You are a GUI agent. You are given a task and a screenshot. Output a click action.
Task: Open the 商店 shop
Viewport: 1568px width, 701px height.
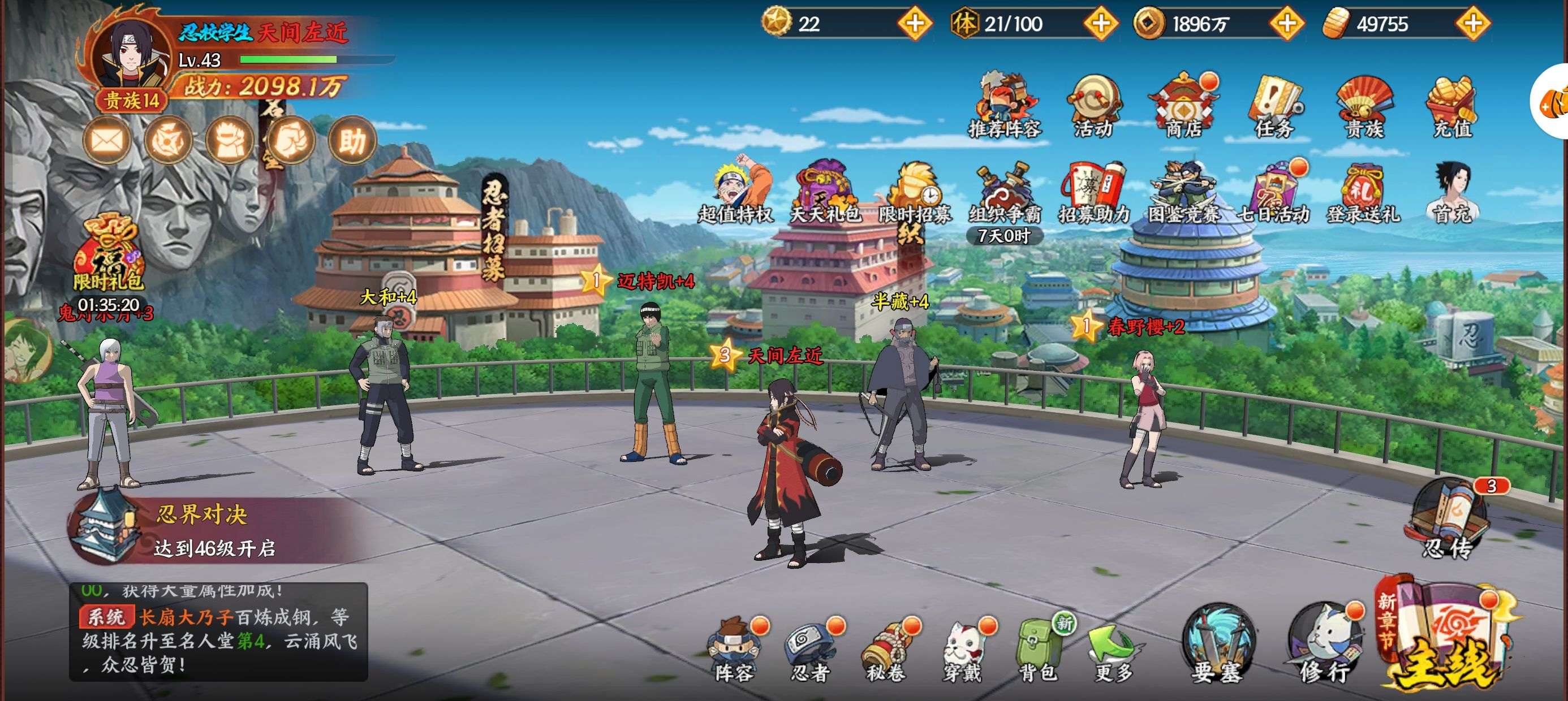pyautogui.click(x=1183, y=105)
